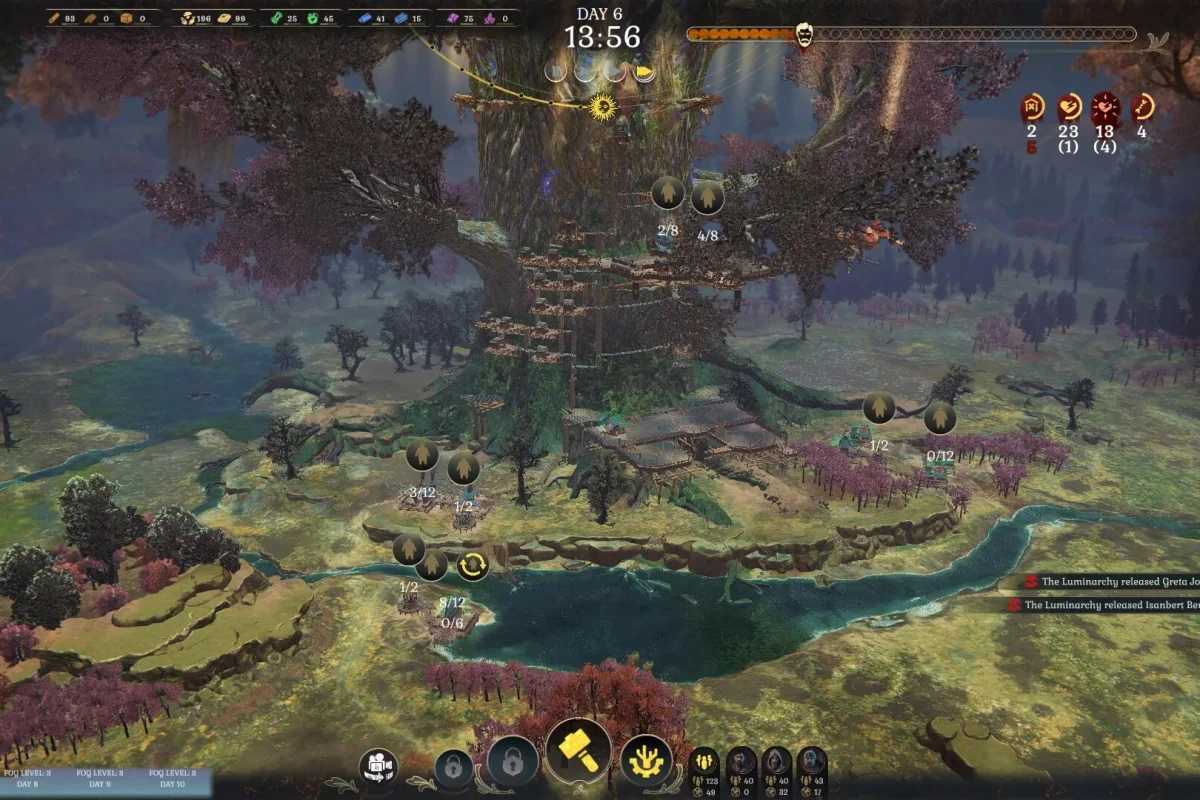The height and width of the screenshot is (800, 1200).
Task: Open the build menu hammer button
Action: click(x=579, y=752)
